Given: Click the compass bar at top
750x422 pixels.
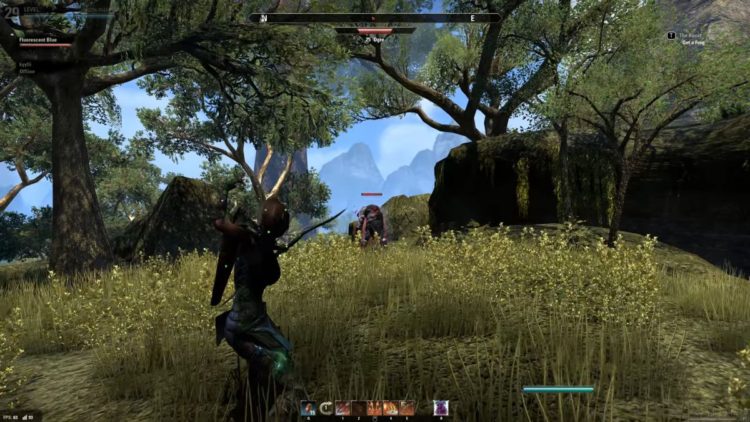Looking at the screenshot, I should pyautogui.click(x=375, y=17).
